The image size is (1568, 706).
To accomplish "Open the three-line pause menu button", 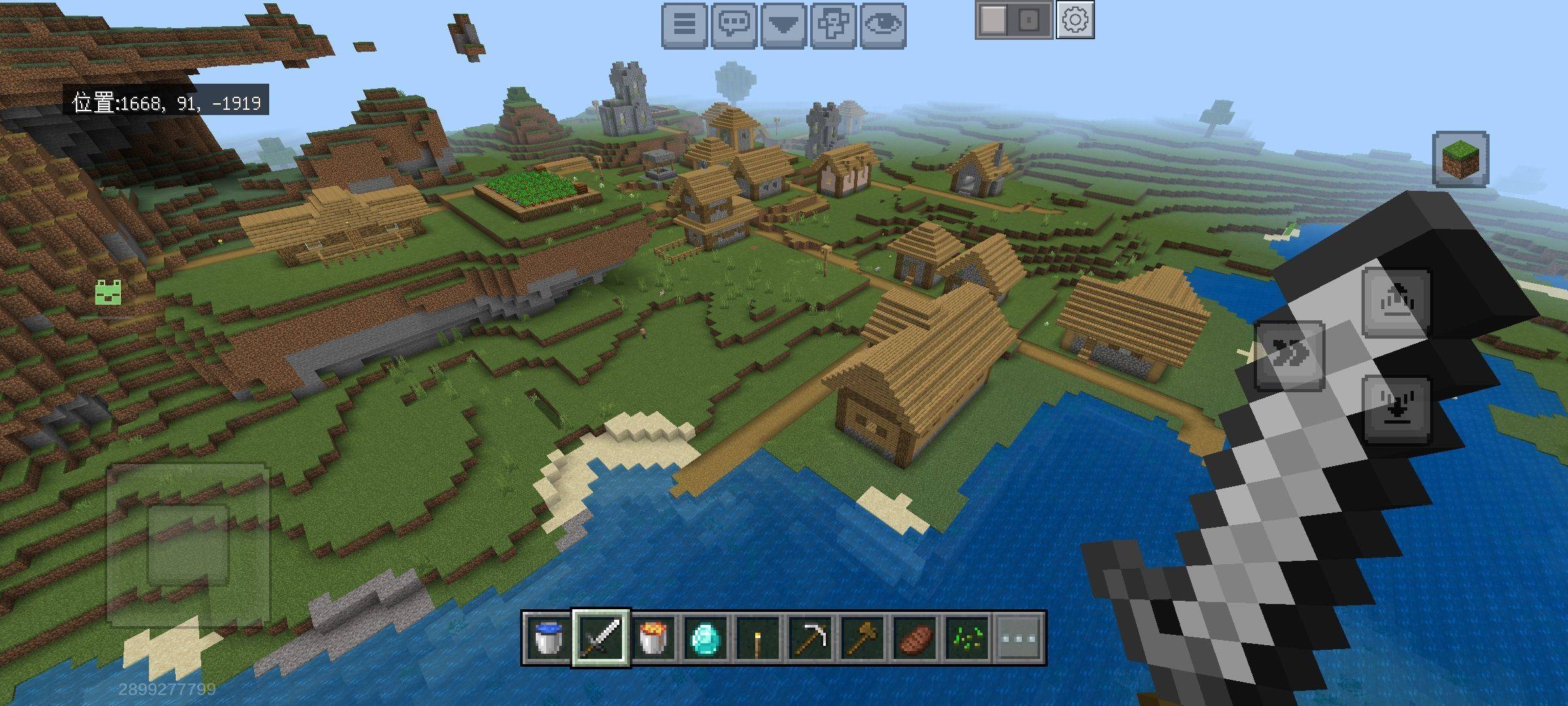I will pyautogui.click(x=684, y=25).
